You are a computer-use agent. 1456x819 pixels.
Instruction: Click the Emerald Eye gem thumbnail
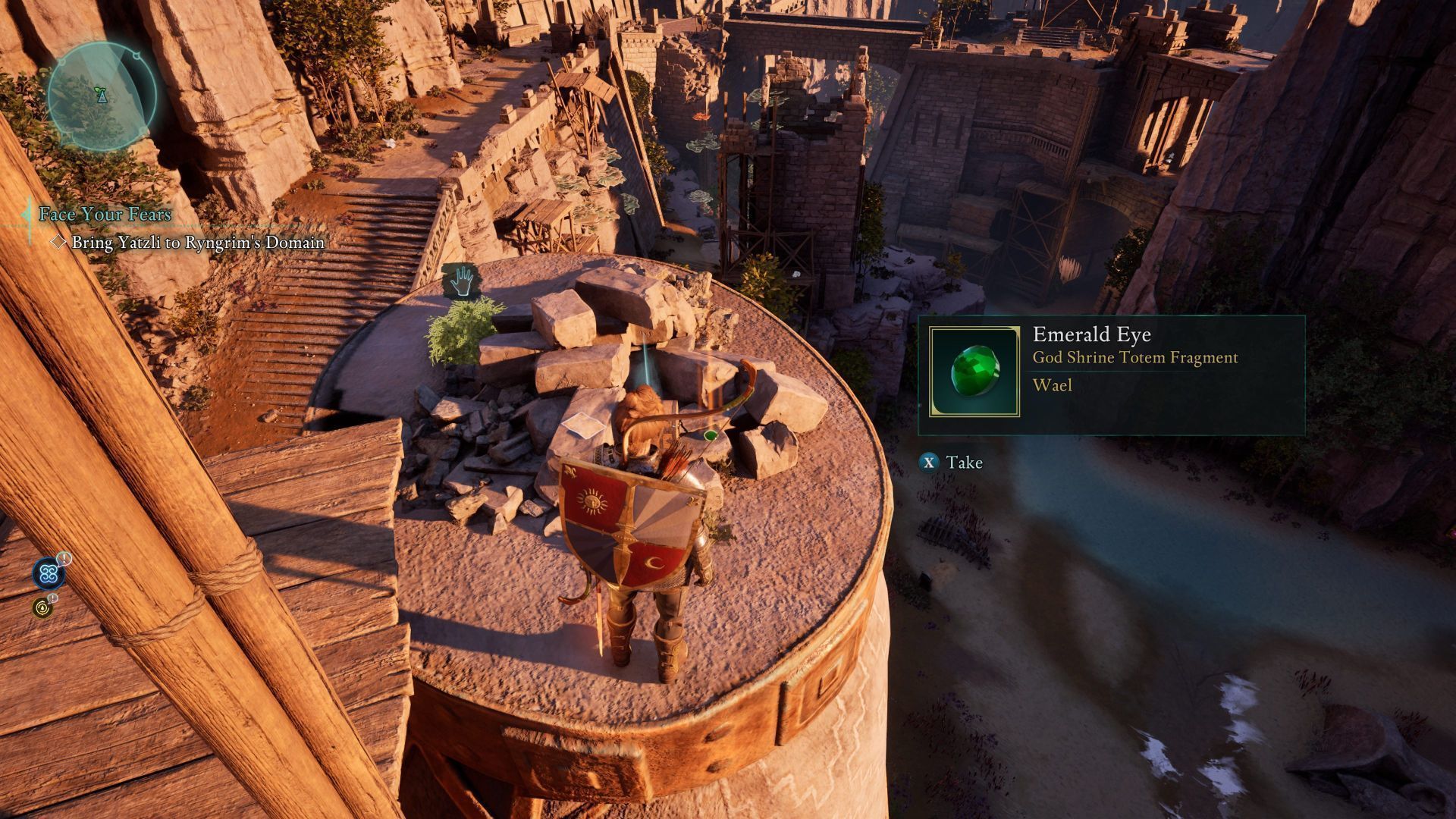pyautogui.click(x=974, y=372)
